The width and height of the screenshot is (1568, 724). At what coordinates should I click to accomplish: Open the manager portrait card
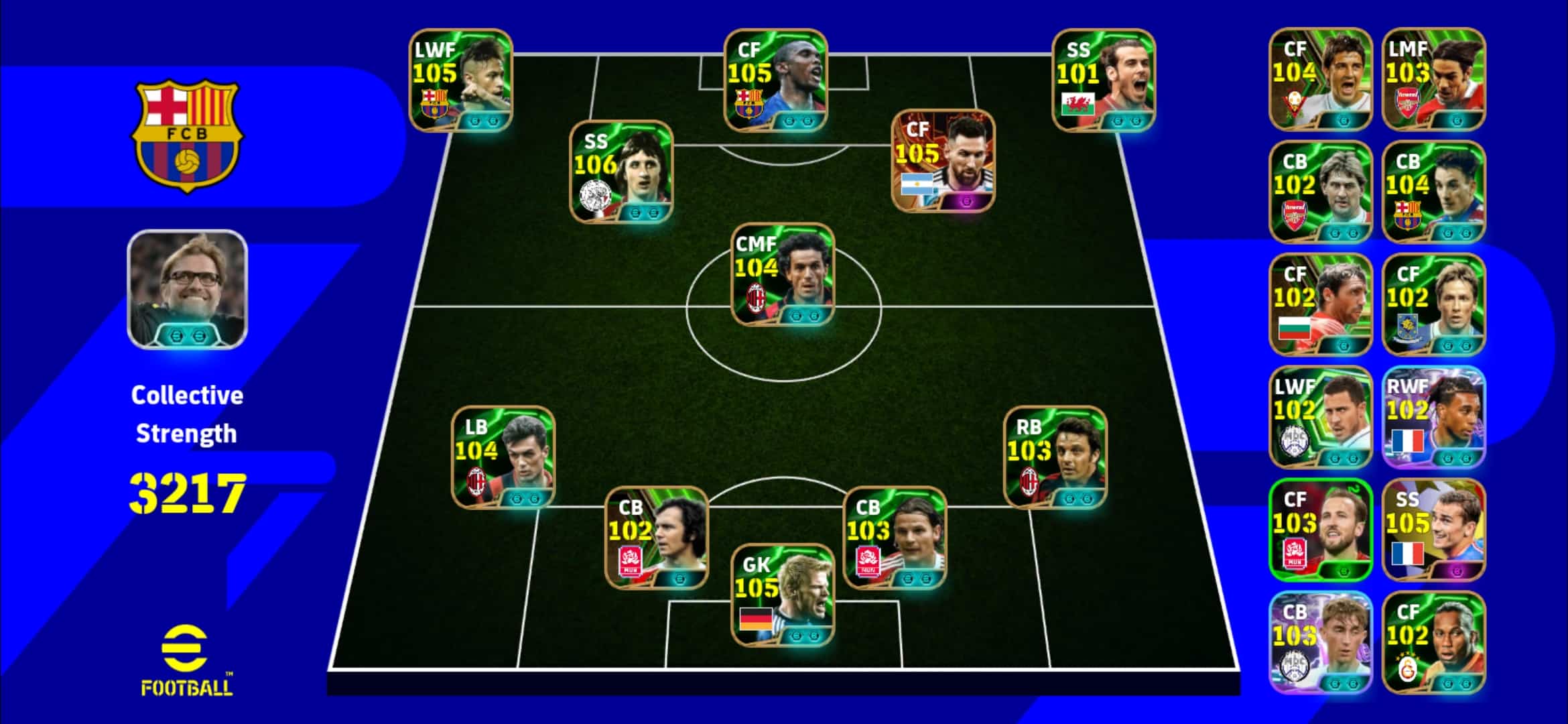pos(187,290)
